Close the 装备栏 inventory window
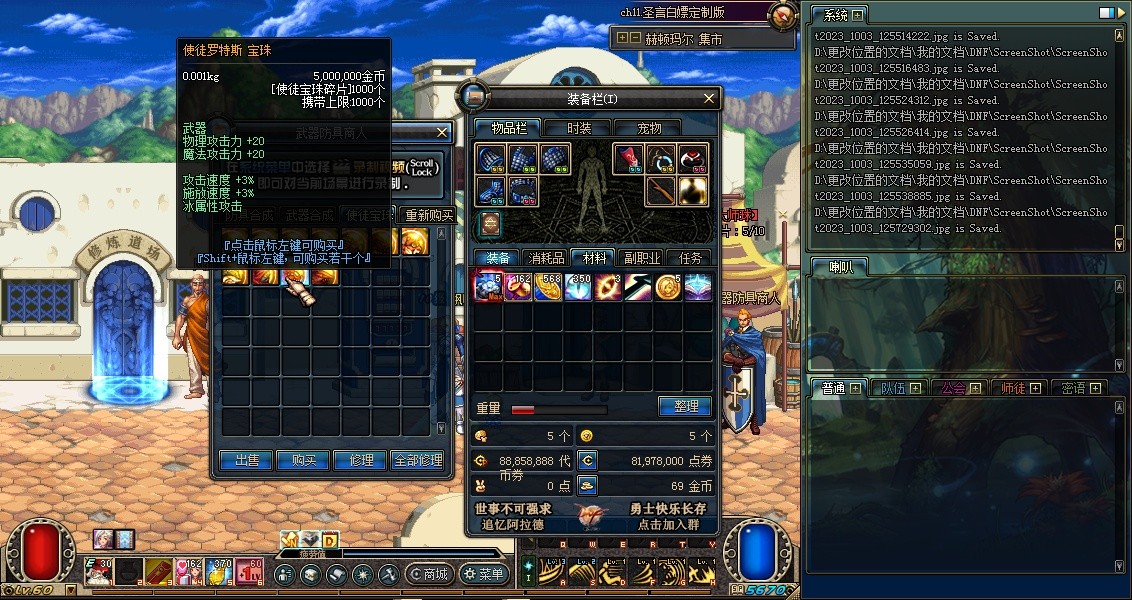The height and width of the screenshot is (600, 1132). point(709,98)
